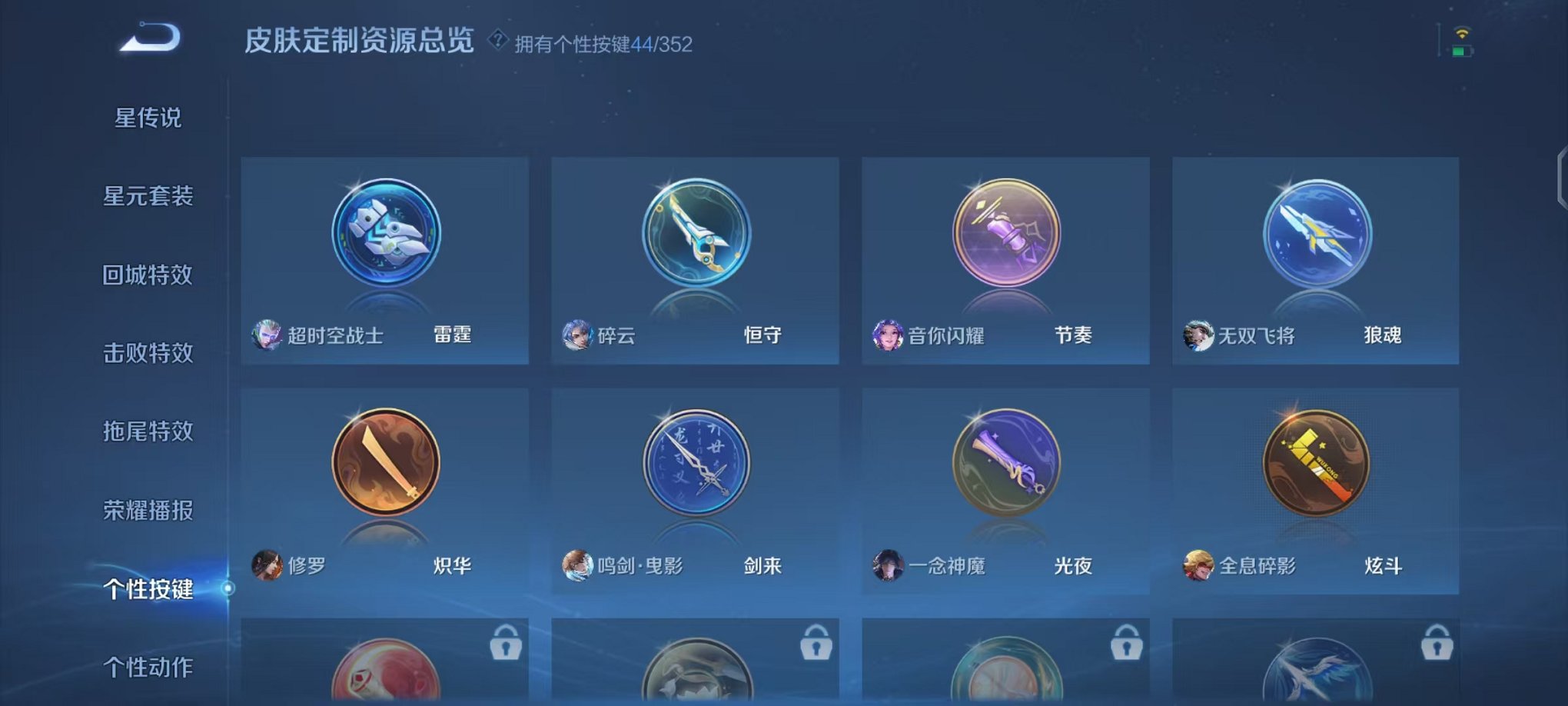Select the 节奏 purple key icon

[x=1005, y=233]
